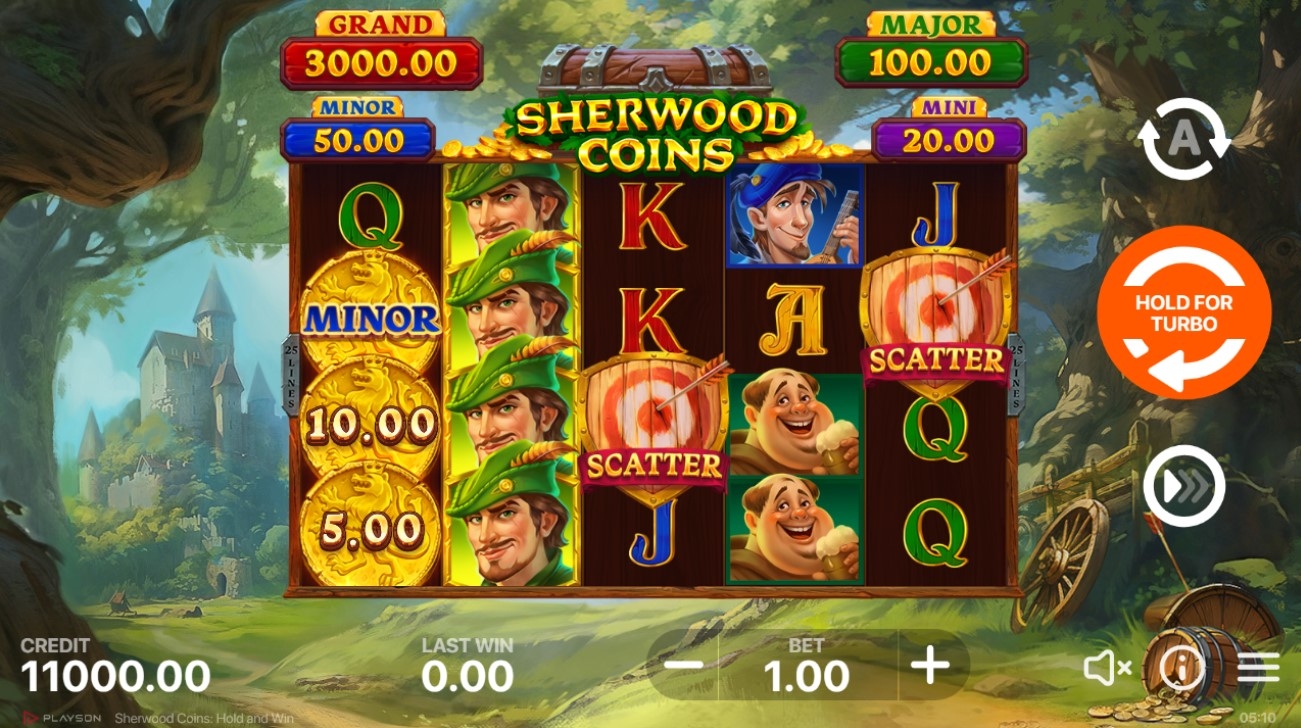Increase the bet with the plus button
This screenshot has height=728, width=1301.
point(931,665)
